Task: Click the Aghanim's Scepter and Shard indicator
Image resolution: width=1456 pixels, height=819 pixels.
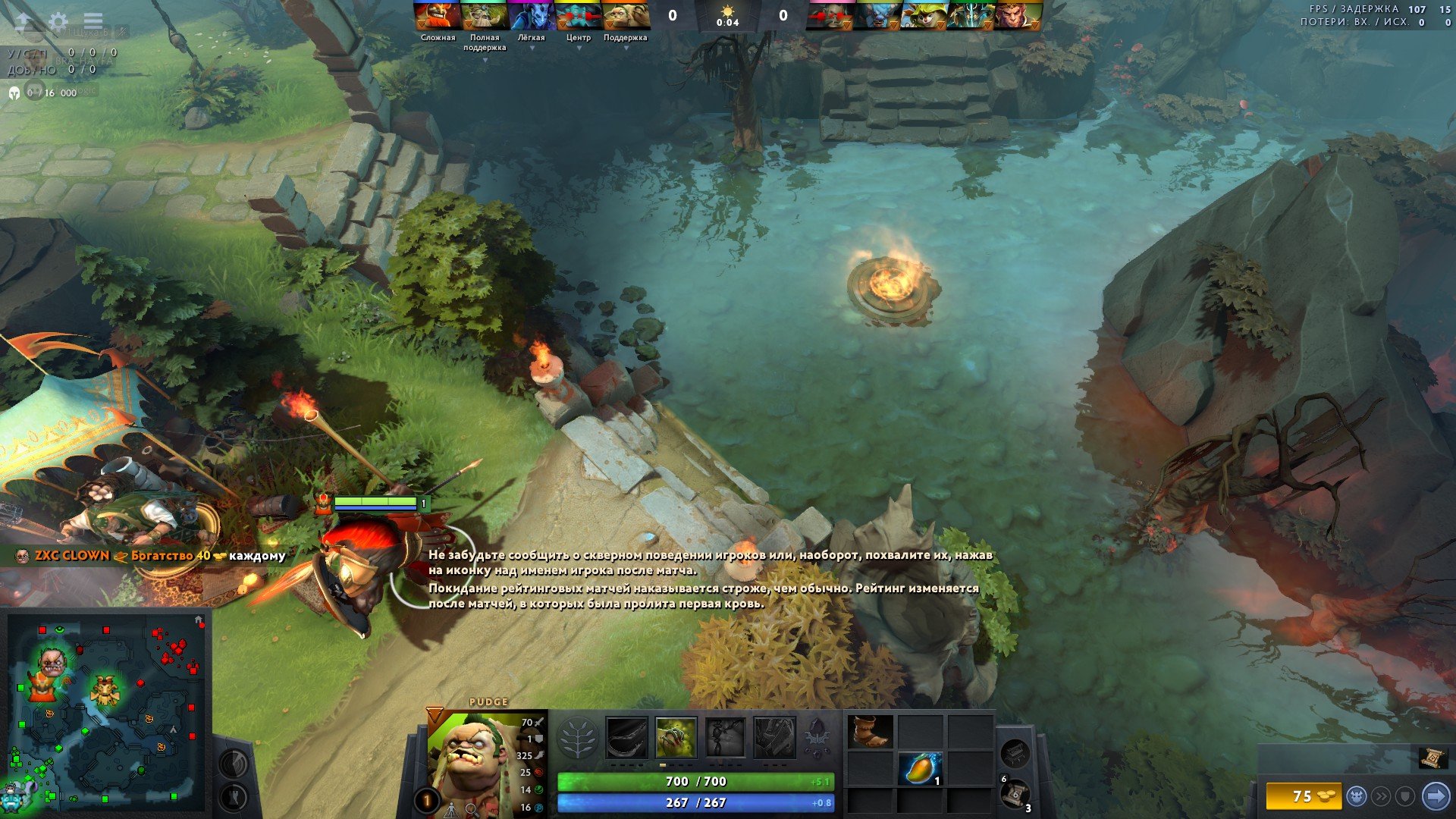Action: (817, 736)
